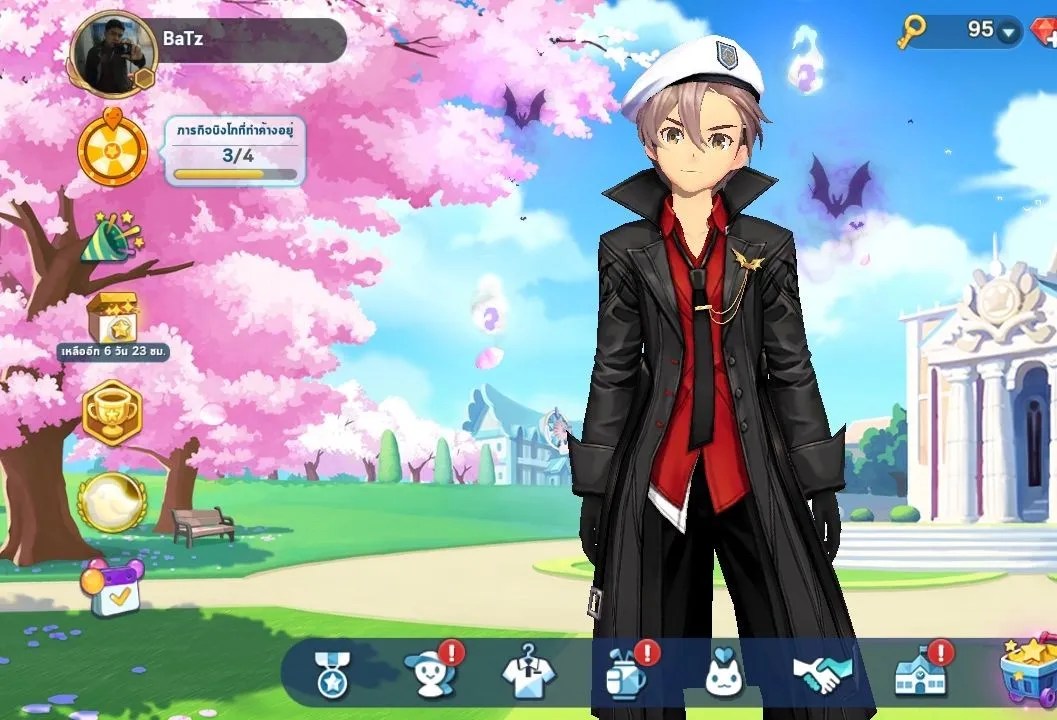Open the star treasure box reward

click(x=112, y=315)
